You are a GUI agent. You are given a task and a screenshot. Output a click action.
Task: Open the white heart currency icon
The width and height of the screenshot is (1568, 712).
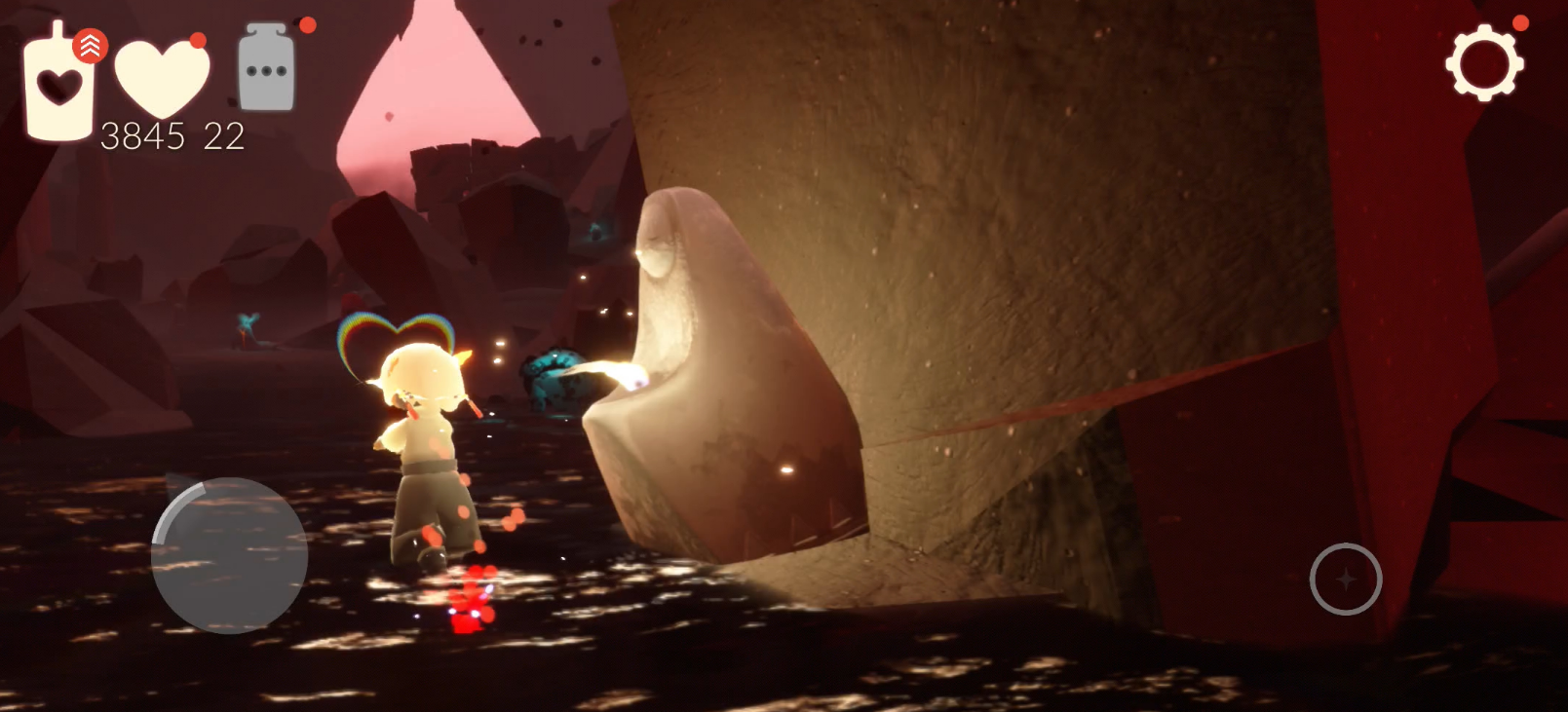tap(162, 78)
